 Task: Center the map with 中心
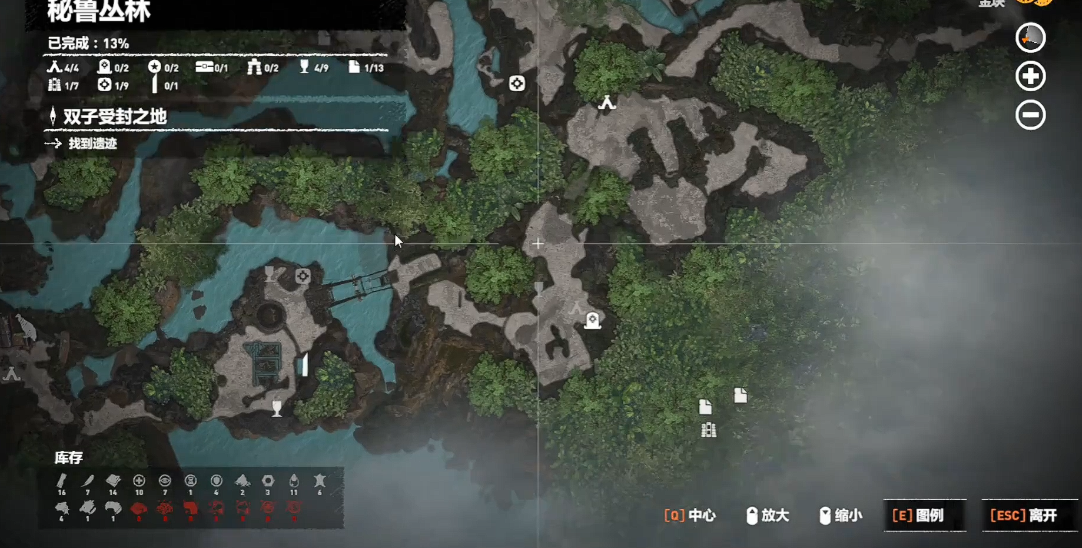[690, 515]
